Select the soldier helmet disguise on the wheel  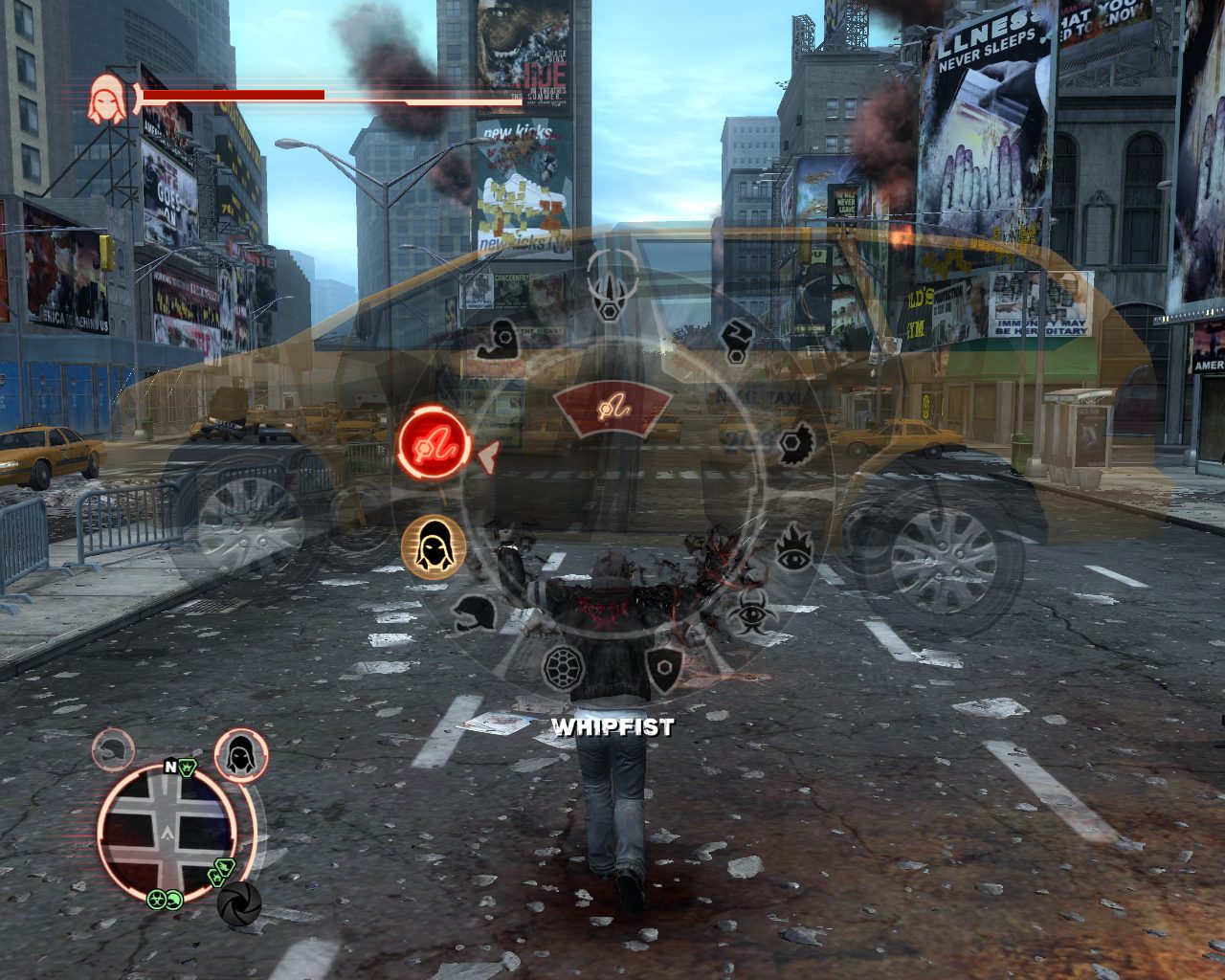(x=474, y=612)
